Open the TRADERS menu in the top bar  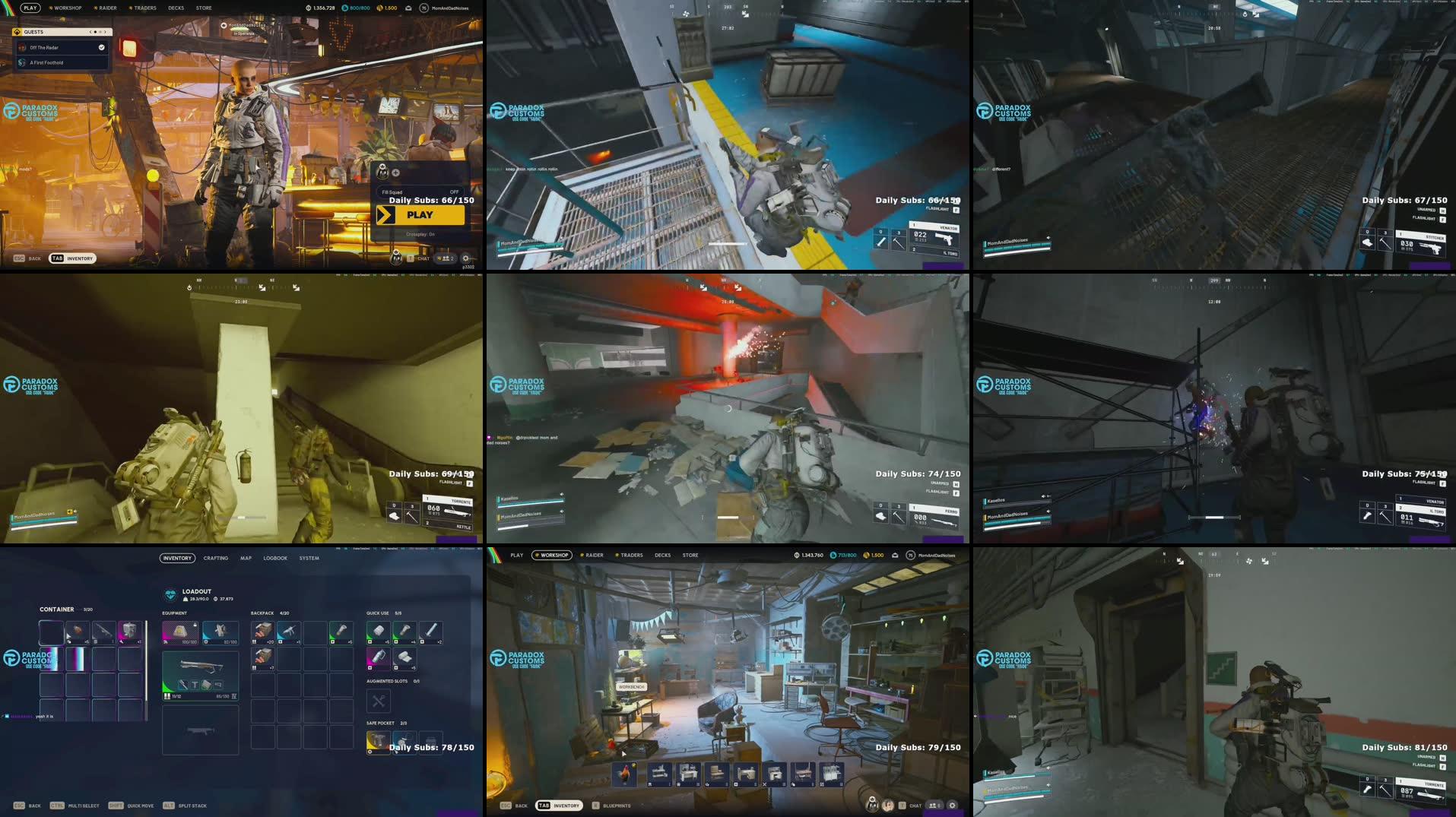tap(144, 8)
